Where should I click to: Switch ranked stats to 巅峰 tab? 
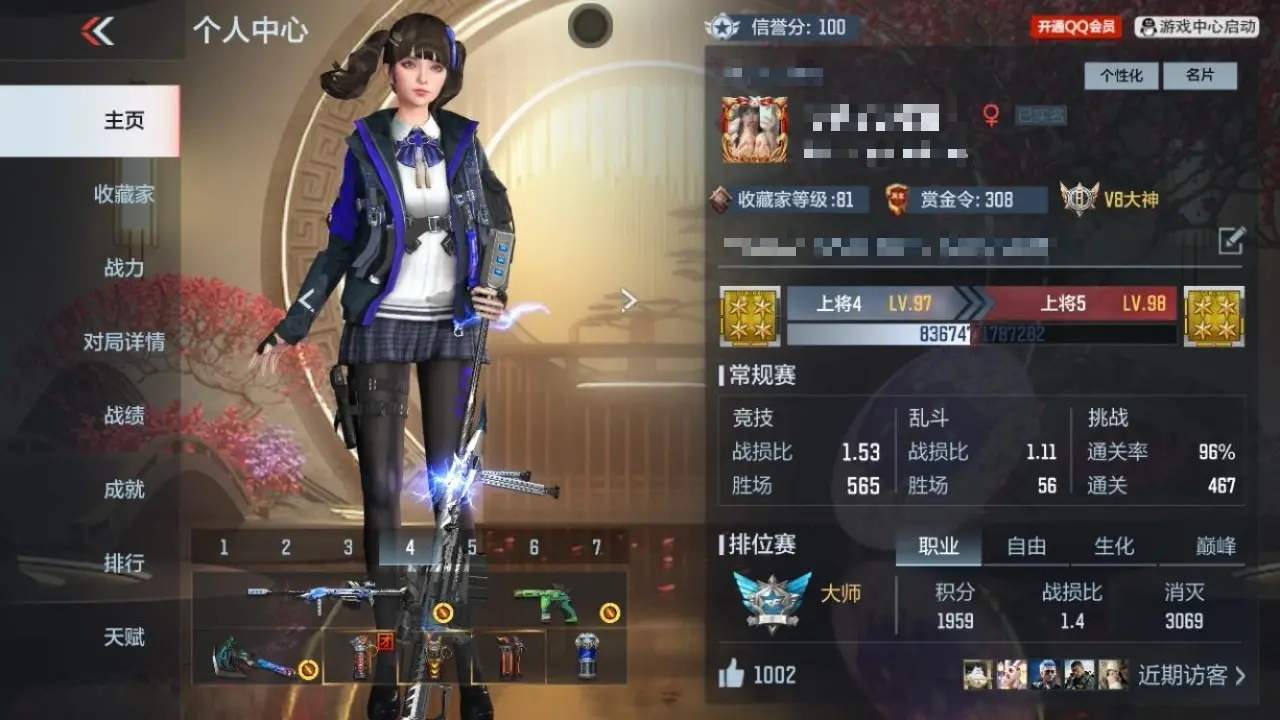pyautogui.click(x=1216, y=546)
